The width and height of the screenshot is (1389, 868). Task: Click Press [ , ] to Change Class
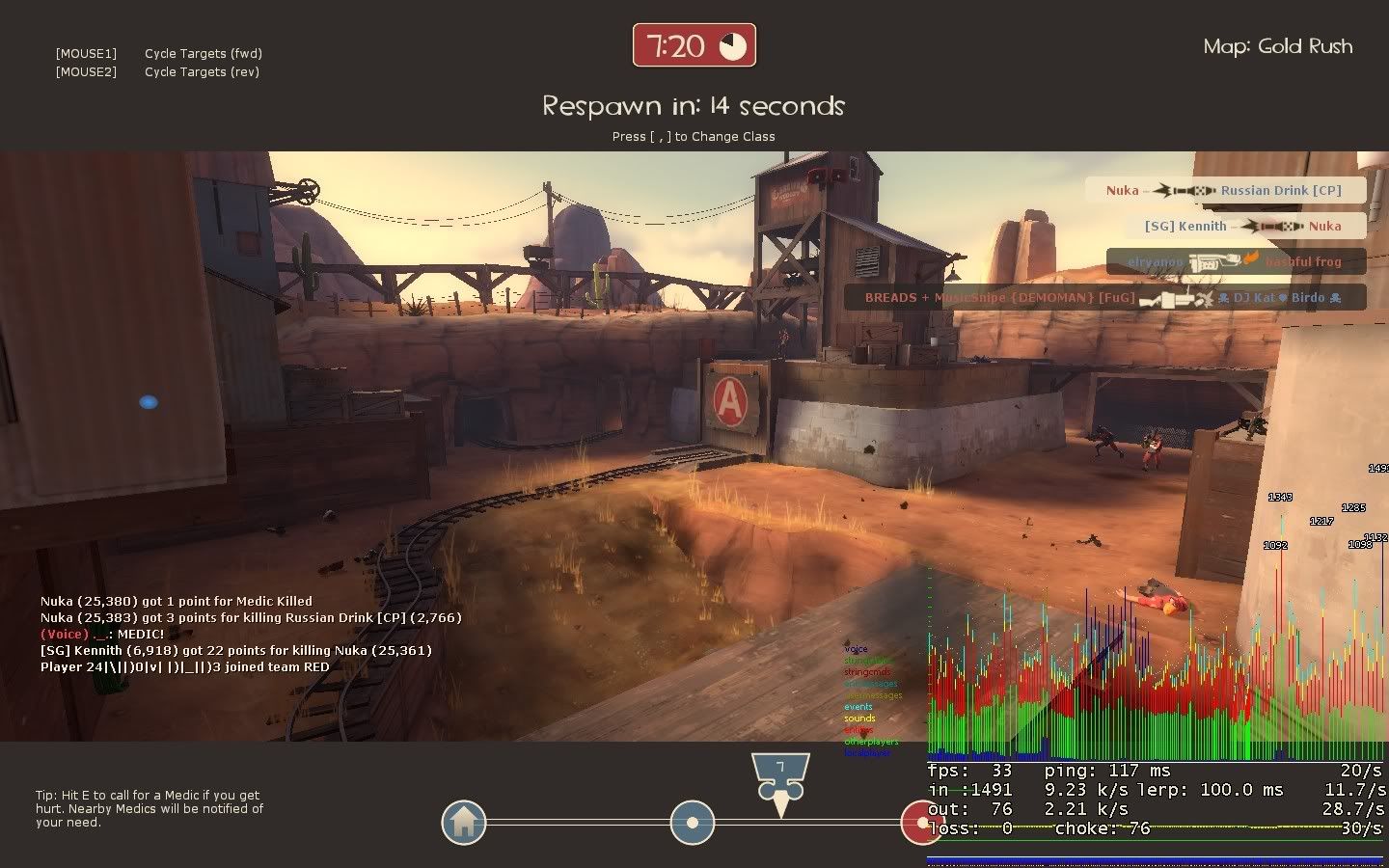[694, 136]
